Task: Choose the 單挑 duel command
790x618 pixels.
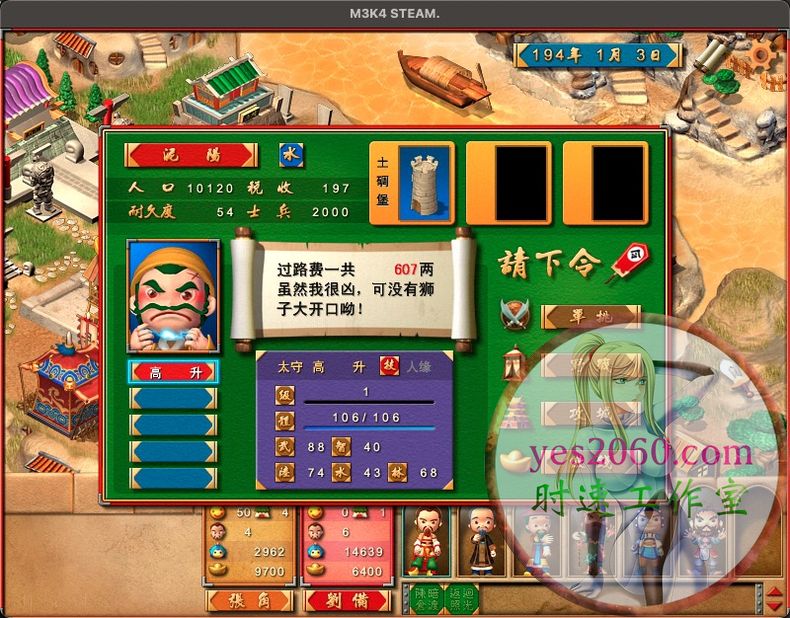Action: click(x=590, y=317)
